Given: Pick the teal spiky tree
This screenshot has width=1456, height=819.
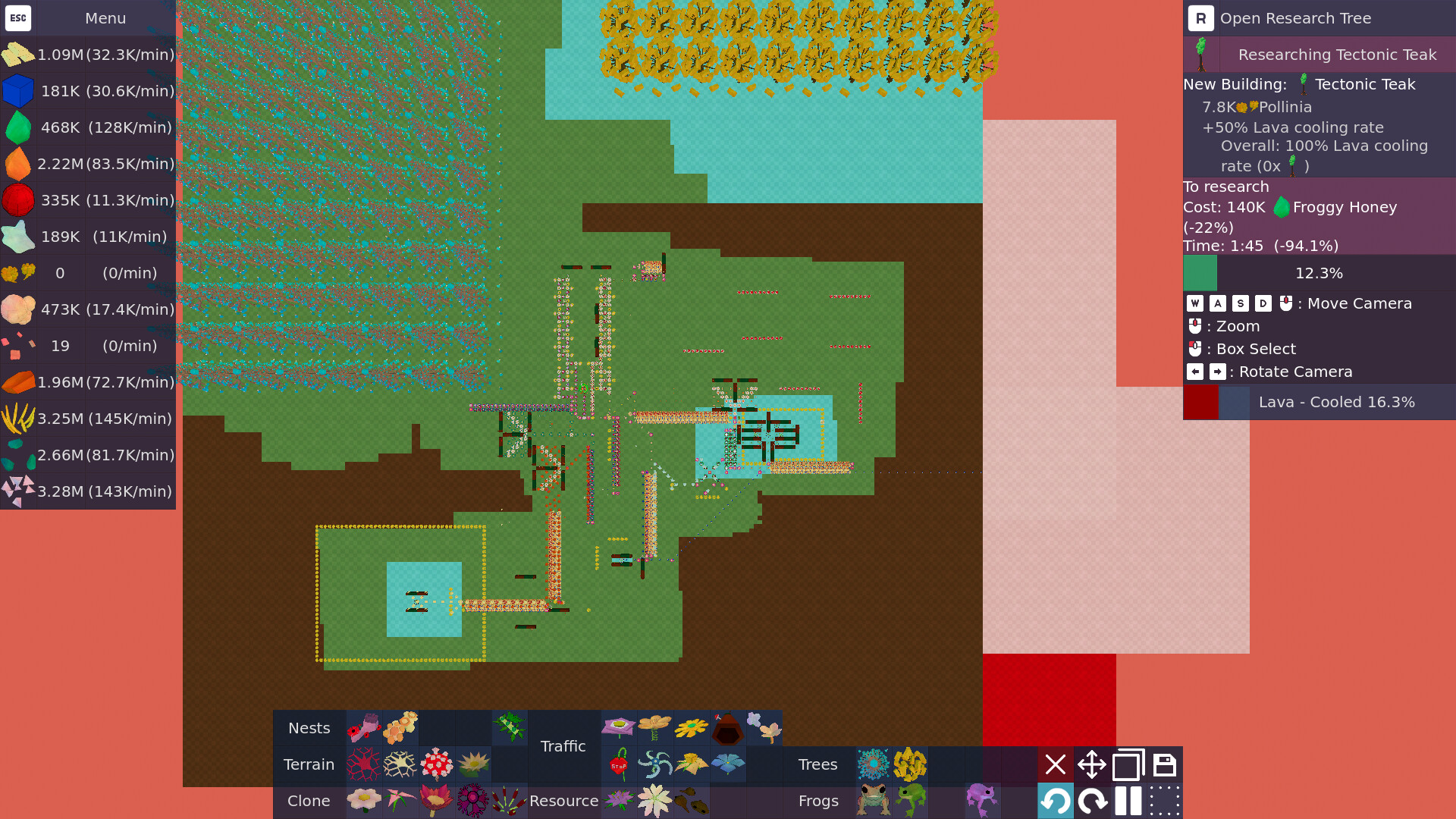Looking at the screenshot, I should pyautogui.click(x=874, y=764).
